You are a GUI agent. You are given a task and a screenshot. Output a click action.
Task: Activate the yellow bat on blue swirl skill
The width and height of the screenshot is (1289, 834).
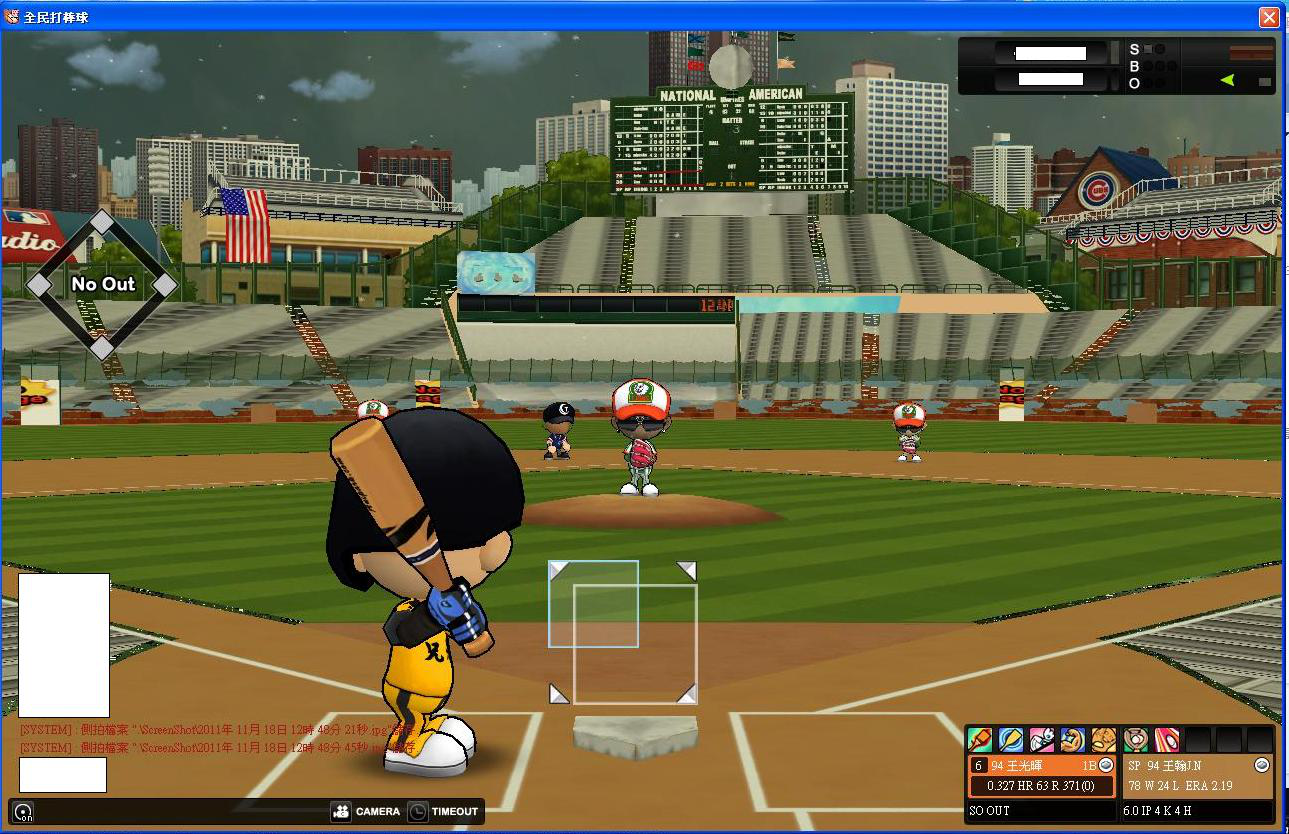coord(1011,740)
